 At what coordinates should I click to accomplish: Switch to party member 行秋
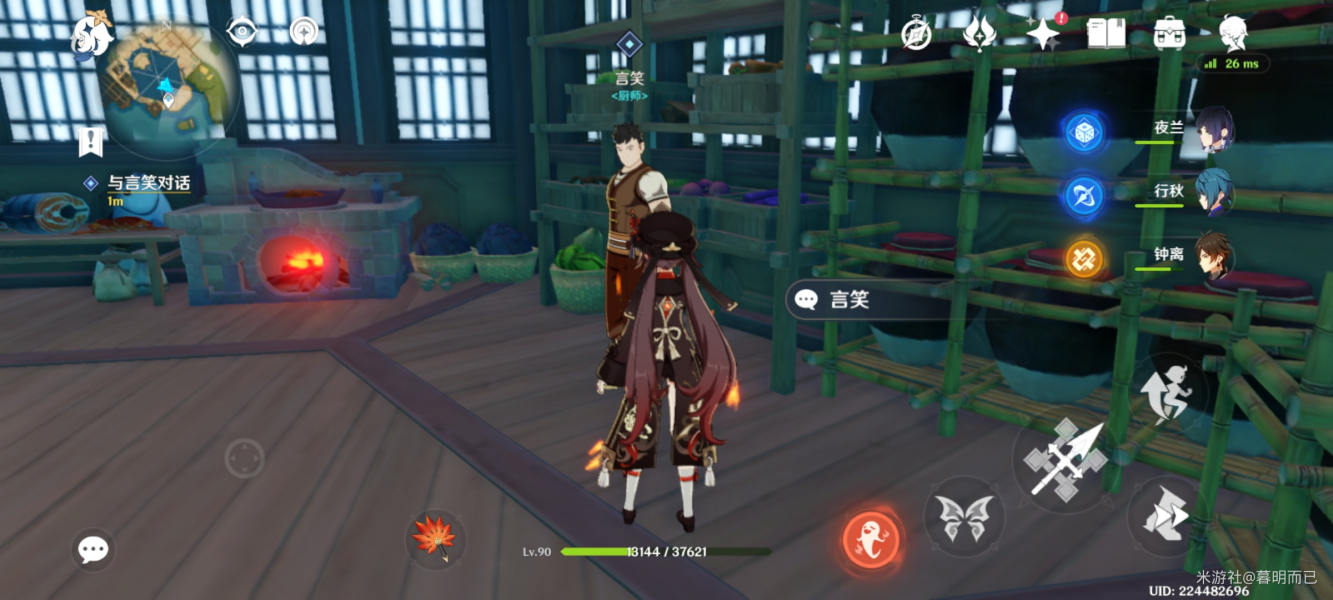[x=1213, y=193]
